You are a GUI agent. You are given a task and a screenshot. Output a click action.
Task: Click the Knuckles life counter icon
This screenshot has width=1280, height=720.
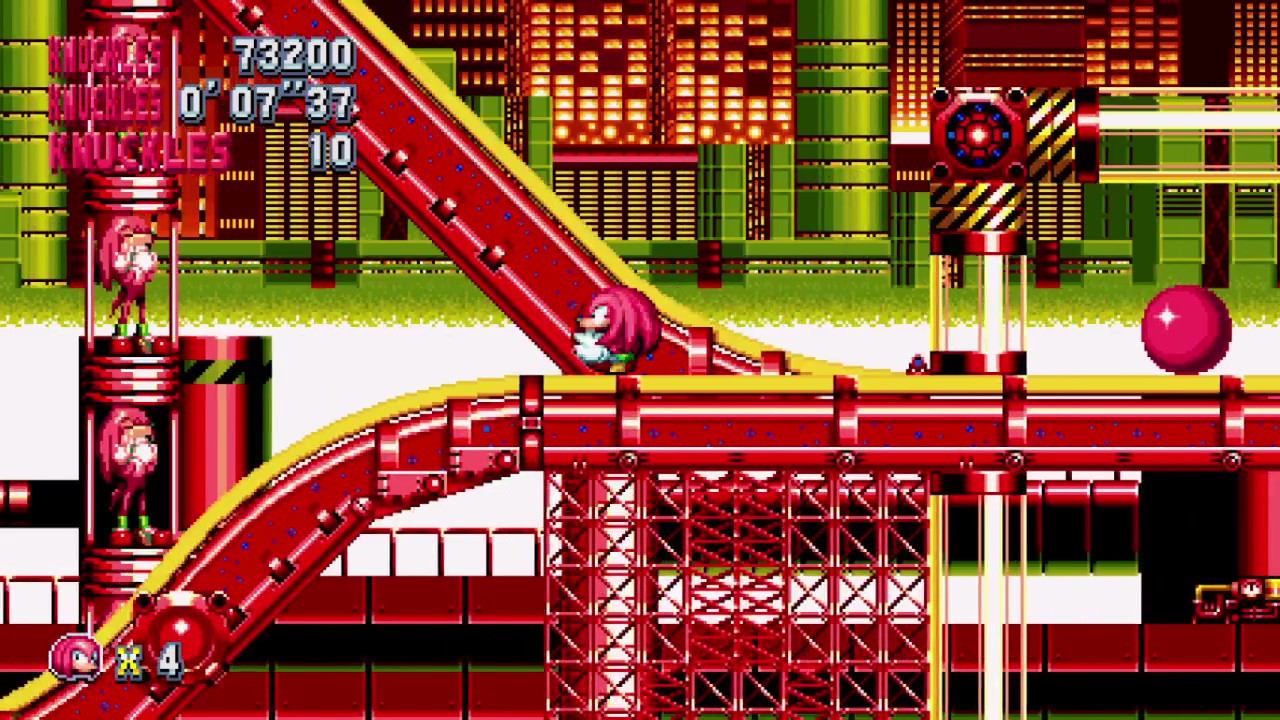[78, 655]
